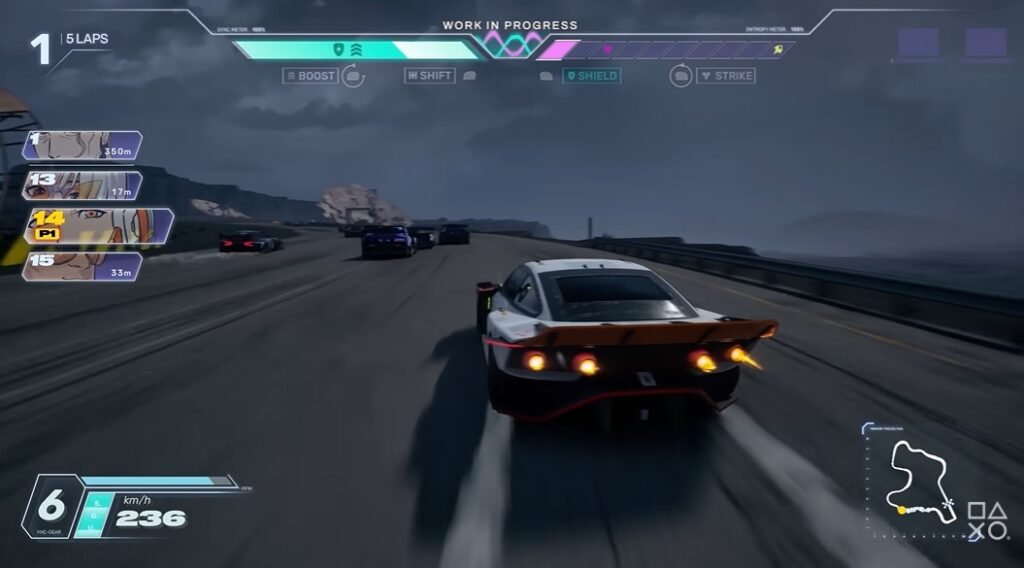1024x568 pixels.
Task: Select the SHIFT ability label
Action: [x=430, y=76]
